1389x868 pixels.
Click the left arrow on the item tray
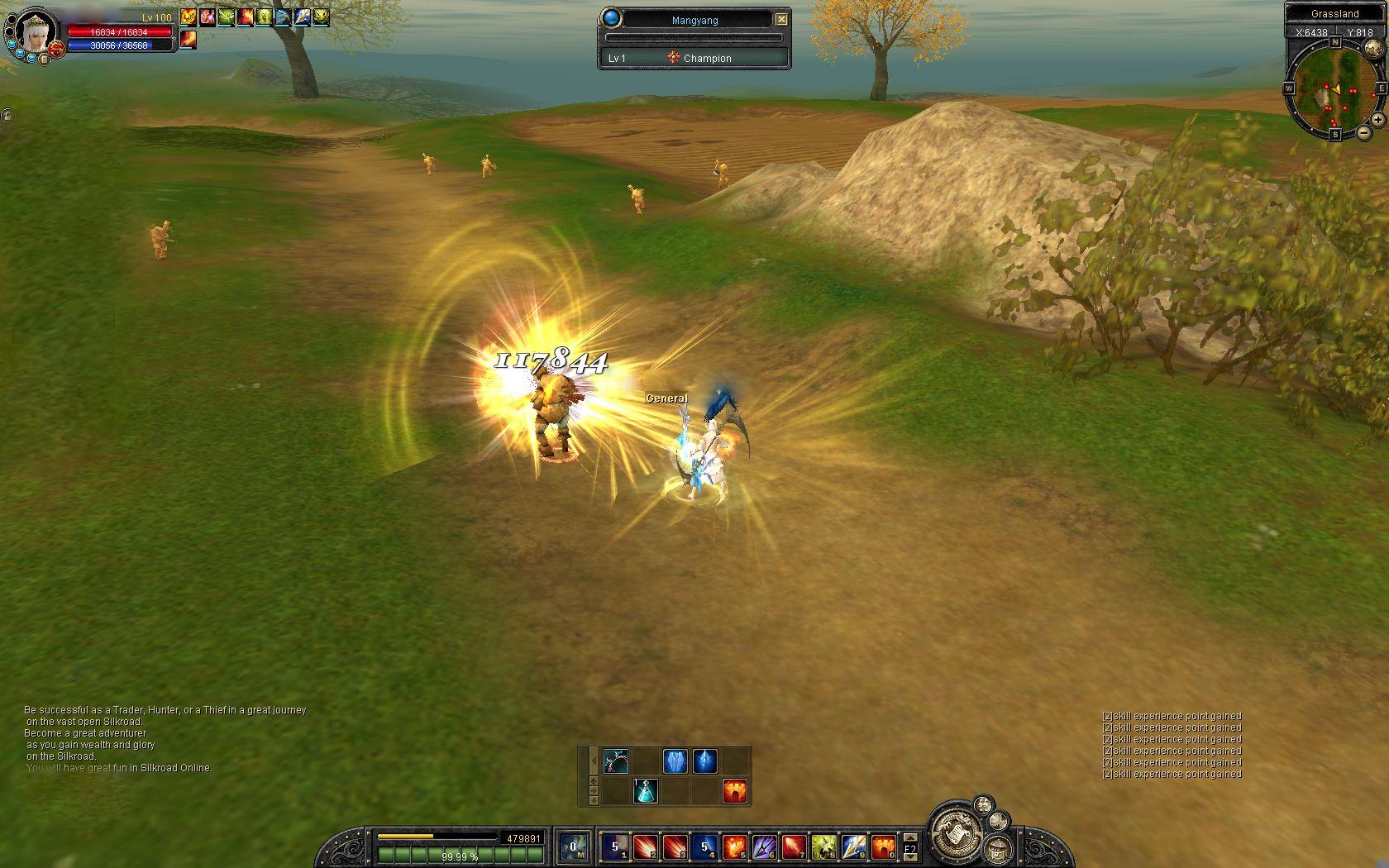pos(594,761)
